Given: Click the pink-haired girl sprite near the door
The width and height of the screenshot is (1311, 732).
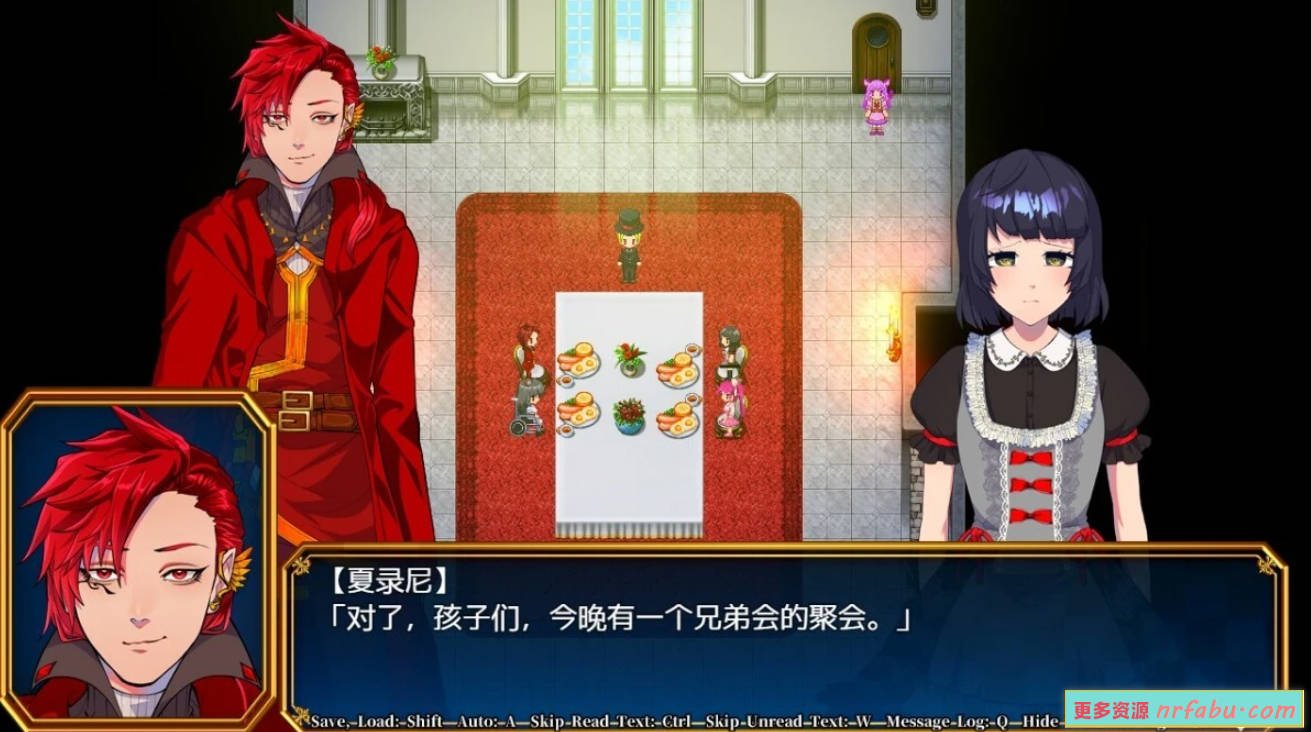Looking at the screenshot, I should [x=875, y=105].
